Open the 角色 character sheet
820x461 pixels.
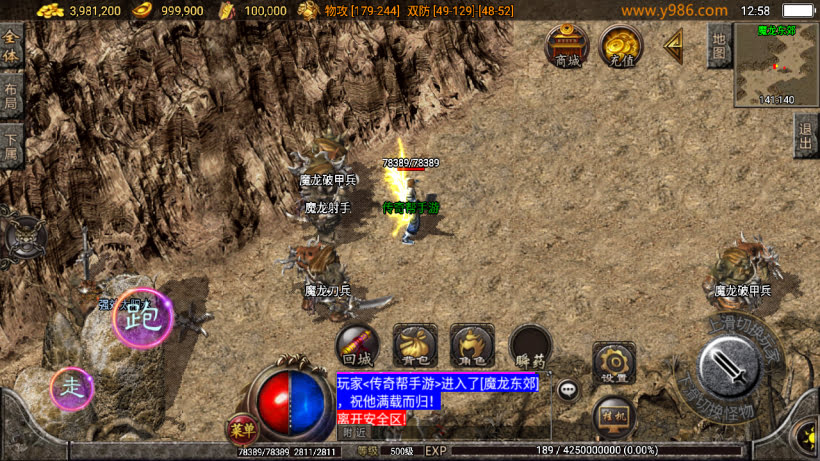[472, 346]
